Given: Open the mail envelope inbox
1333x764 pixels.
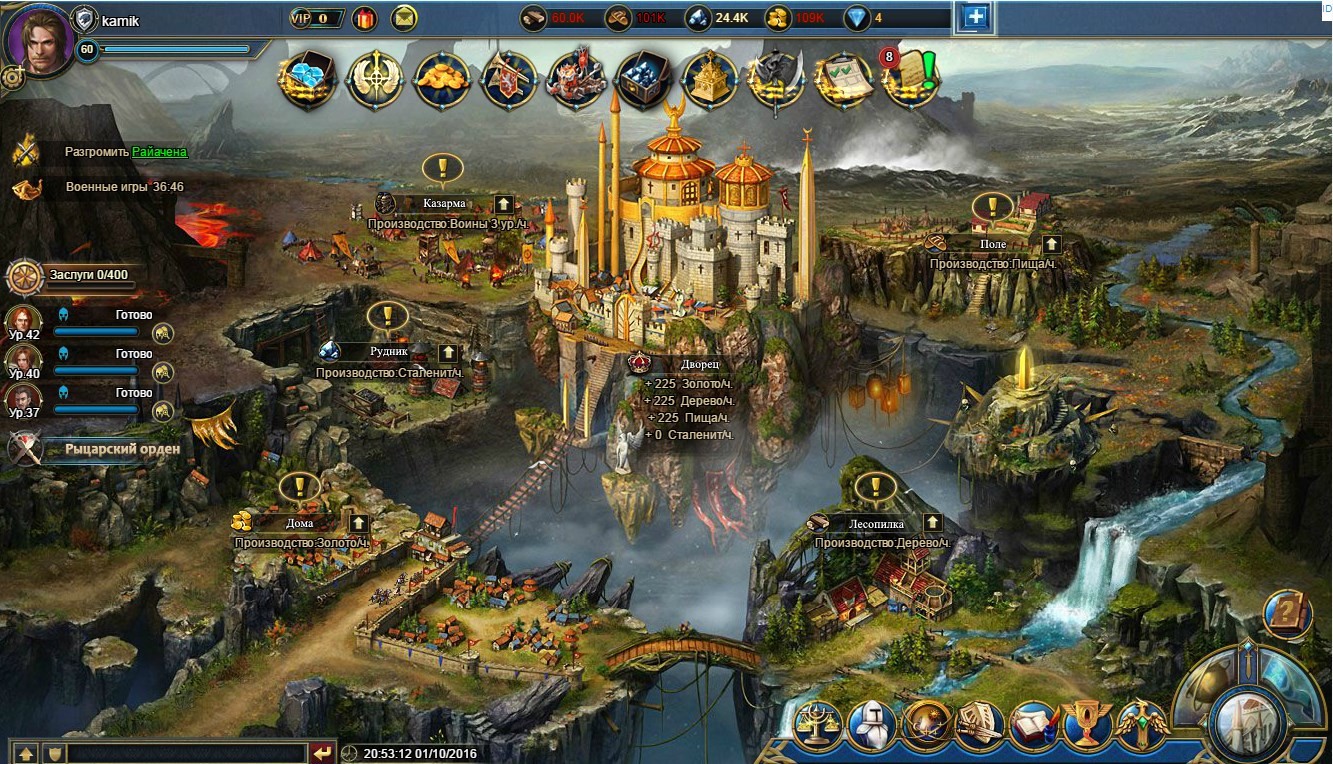Looking at the screenshot, I should [x=404, y=18].
